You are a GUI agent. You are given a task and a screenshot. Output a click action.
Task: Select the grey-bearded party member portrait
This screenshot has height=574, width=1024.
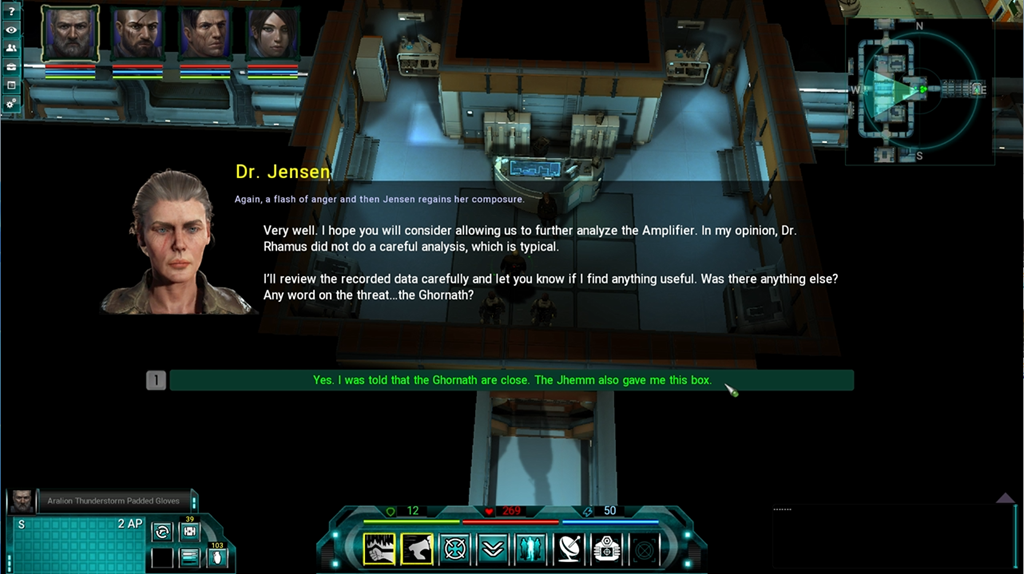coord(70,35)
